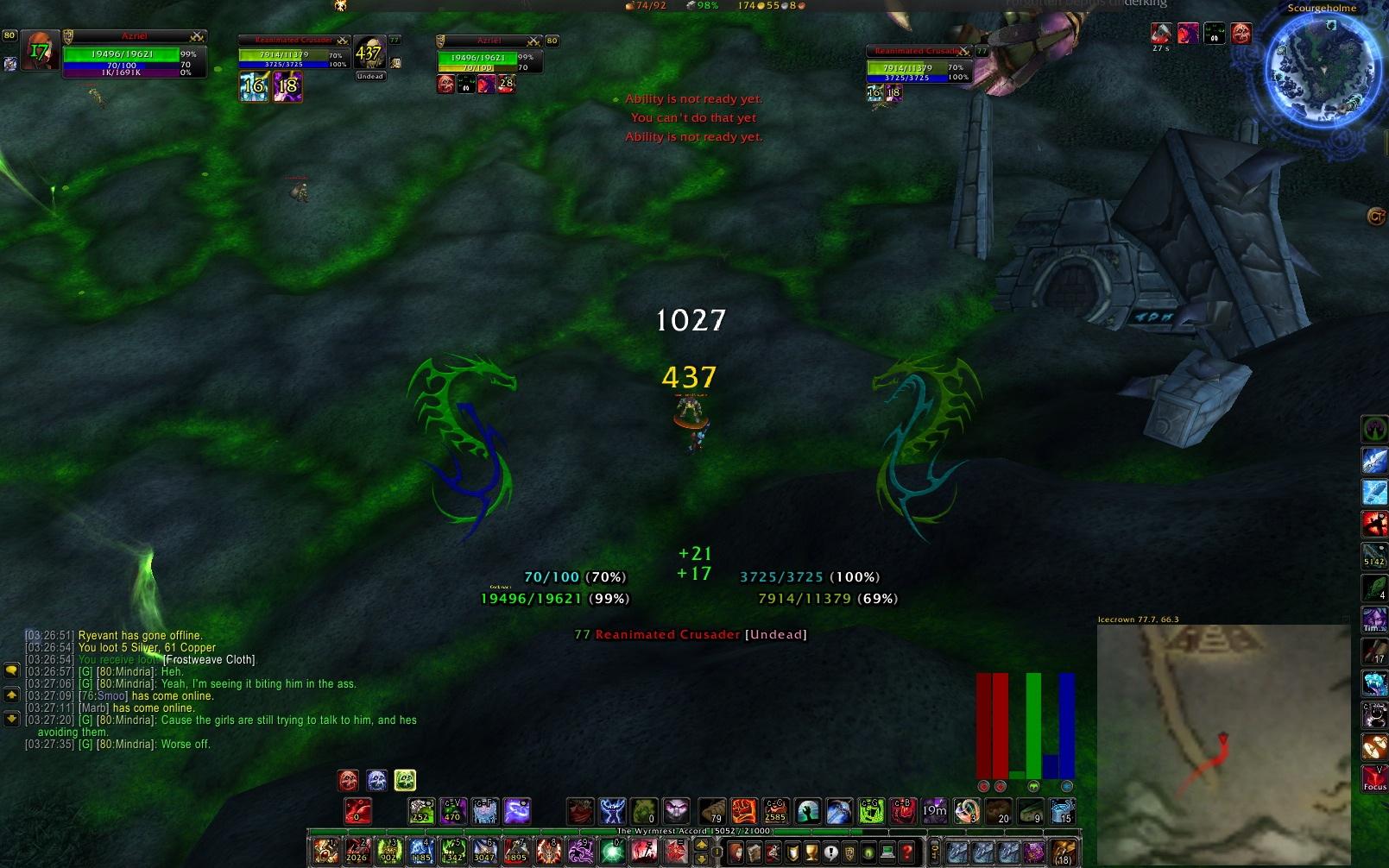Click the chat bubble button beside chat
Image resolution: width=1389 pixels, height=868 pixels.
click(11, 670)
